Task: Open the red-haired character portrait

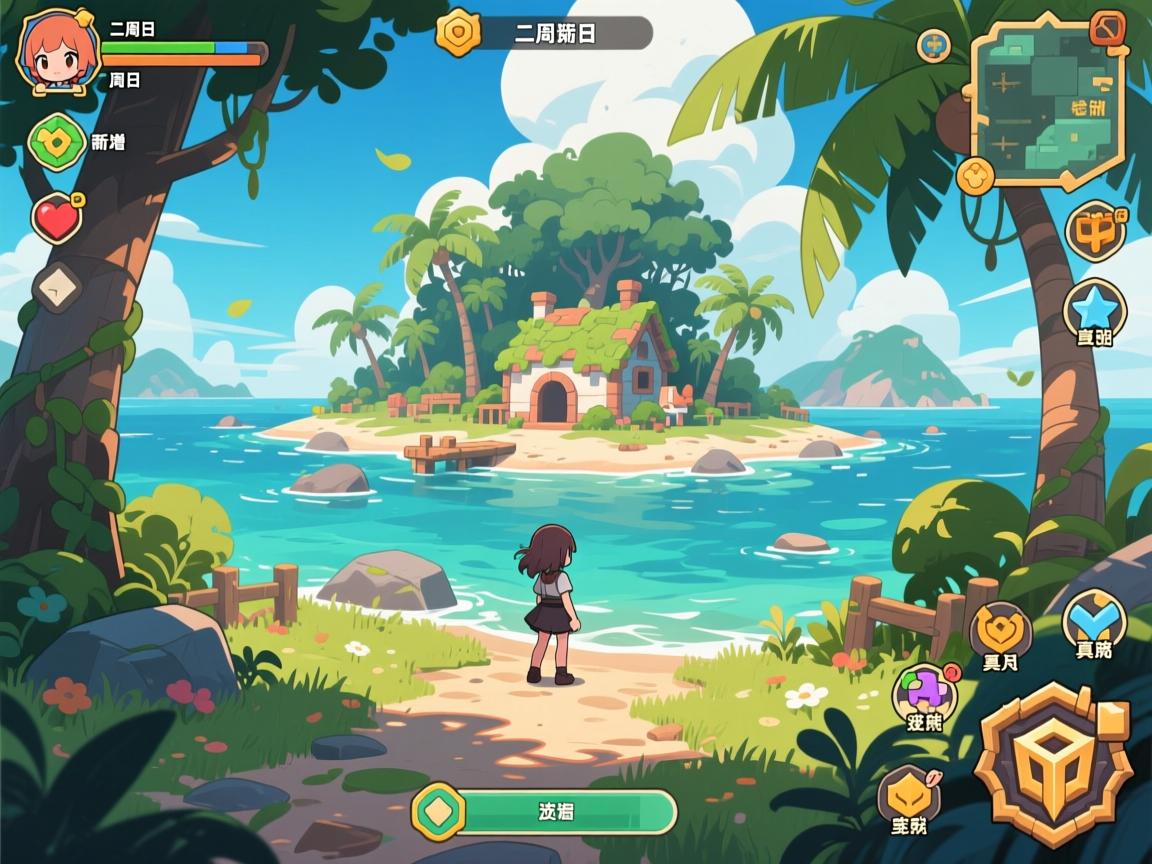Action: [58, 52]
